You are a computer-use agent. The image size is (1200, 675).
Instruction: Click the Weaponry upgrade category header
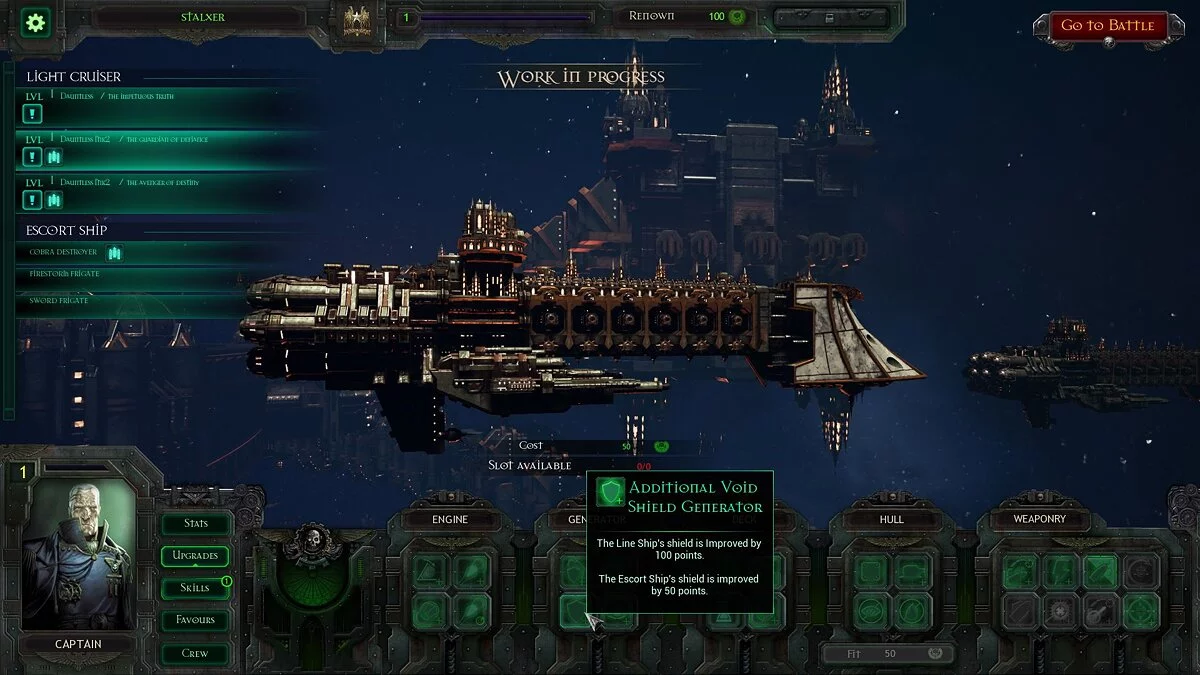click(x=1039, y=519)
